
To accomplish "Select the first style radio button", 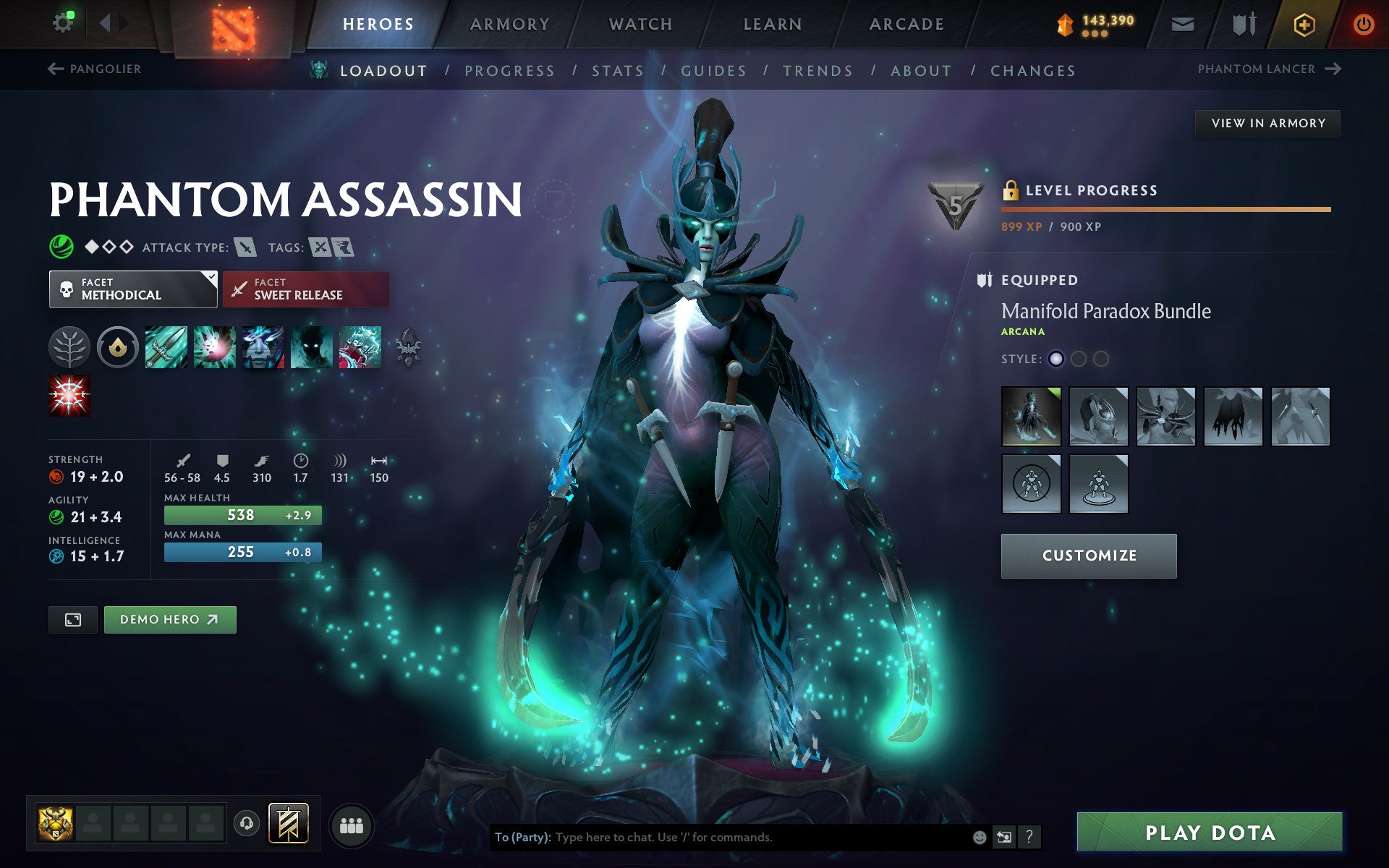I will [1056, 358].
